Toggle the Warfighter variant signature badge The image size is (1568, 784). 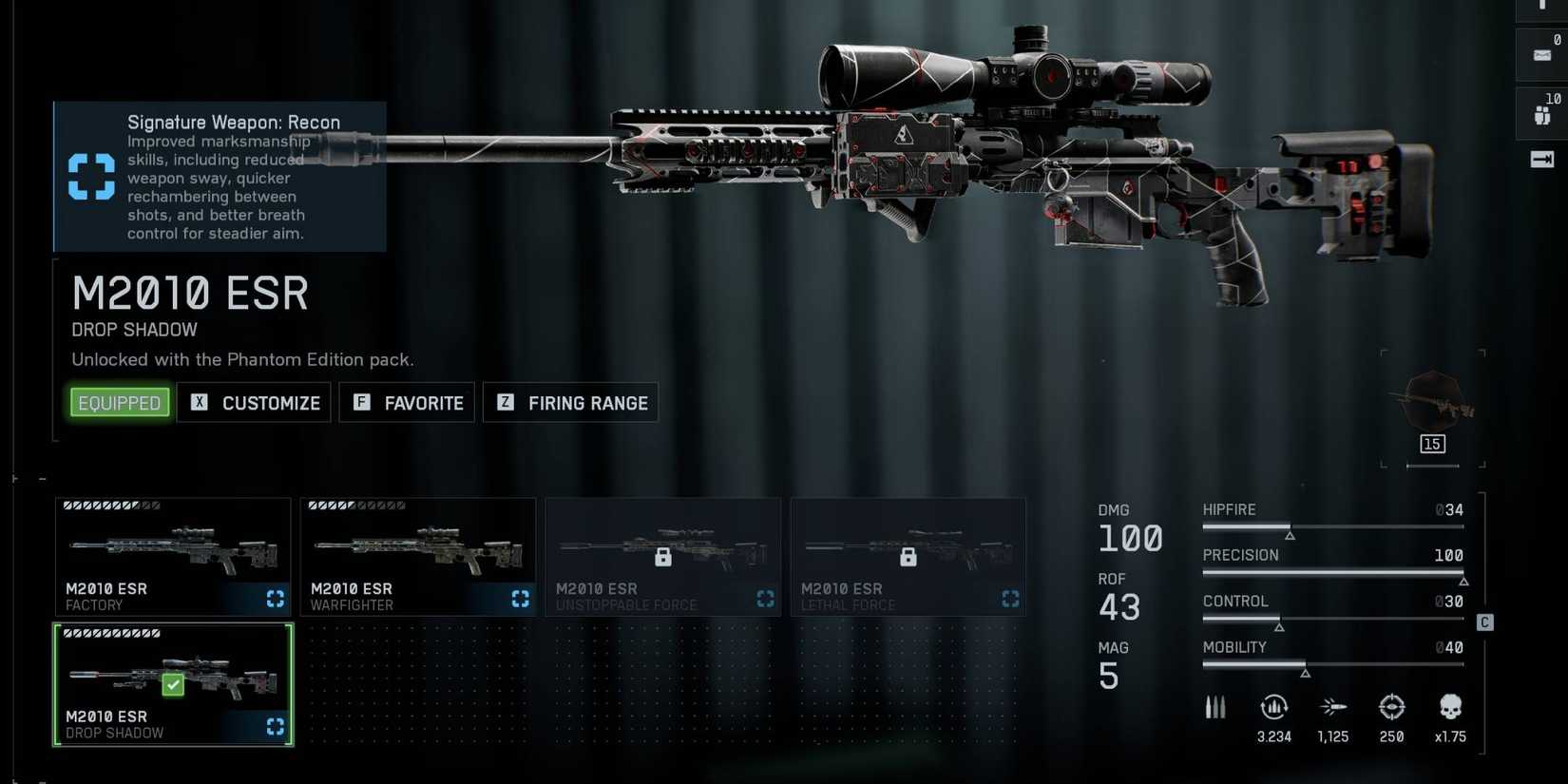coord(520,599)
